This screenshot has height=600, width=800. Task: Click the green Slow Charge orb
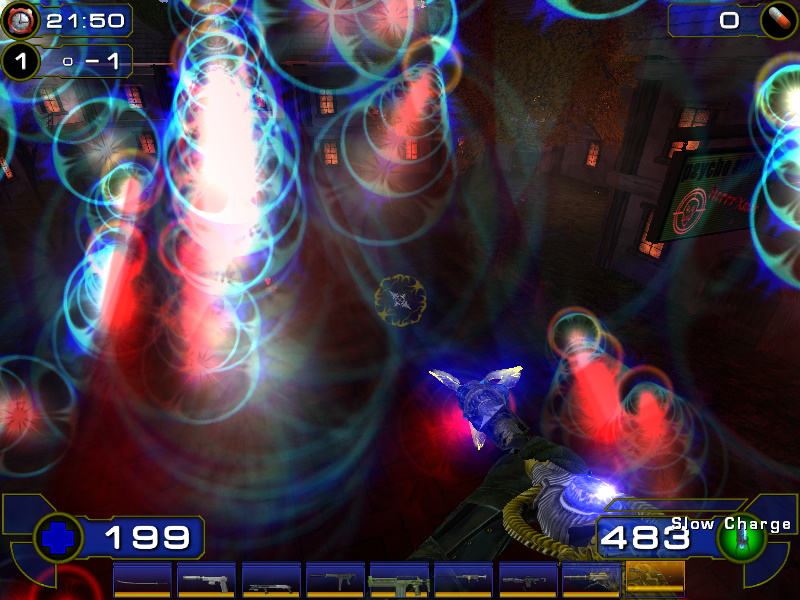click(741, 539)
